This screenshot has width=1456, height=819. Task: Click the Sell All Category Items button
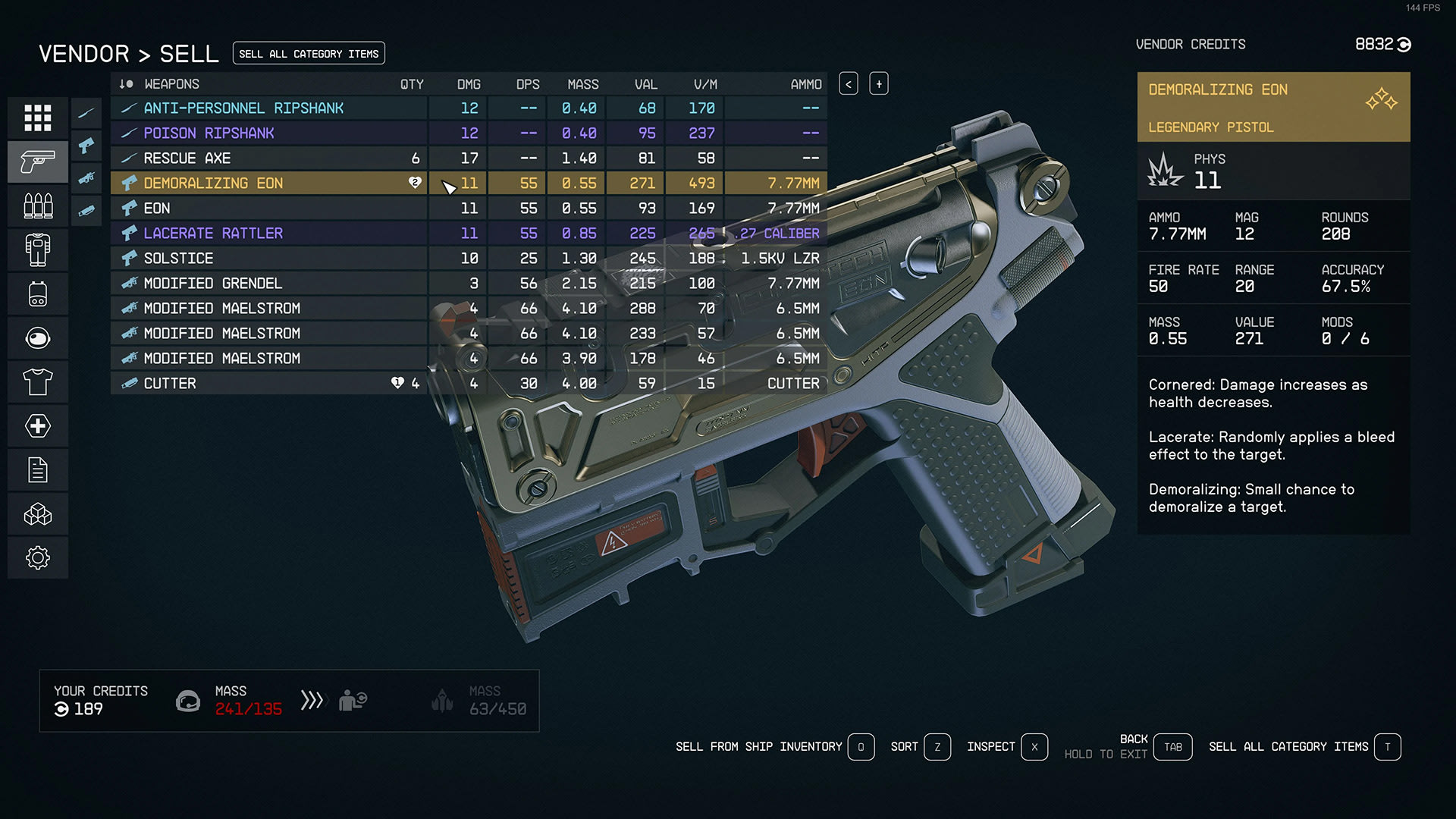point(309,54)
